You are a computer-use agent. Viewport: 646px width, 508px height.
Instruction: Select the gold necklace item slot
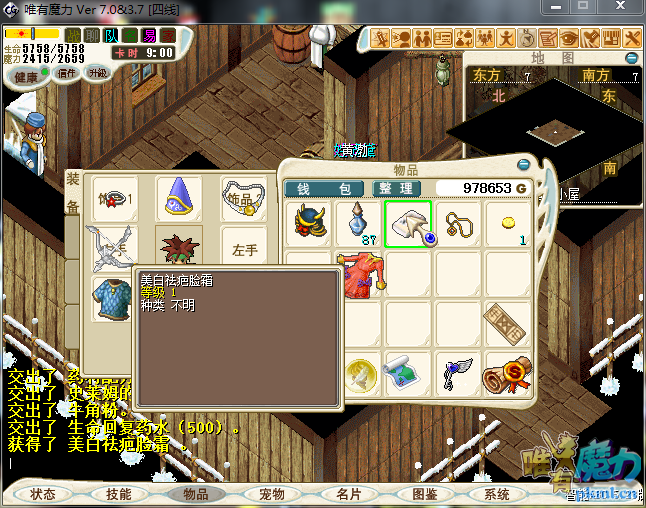coord(458,224)
